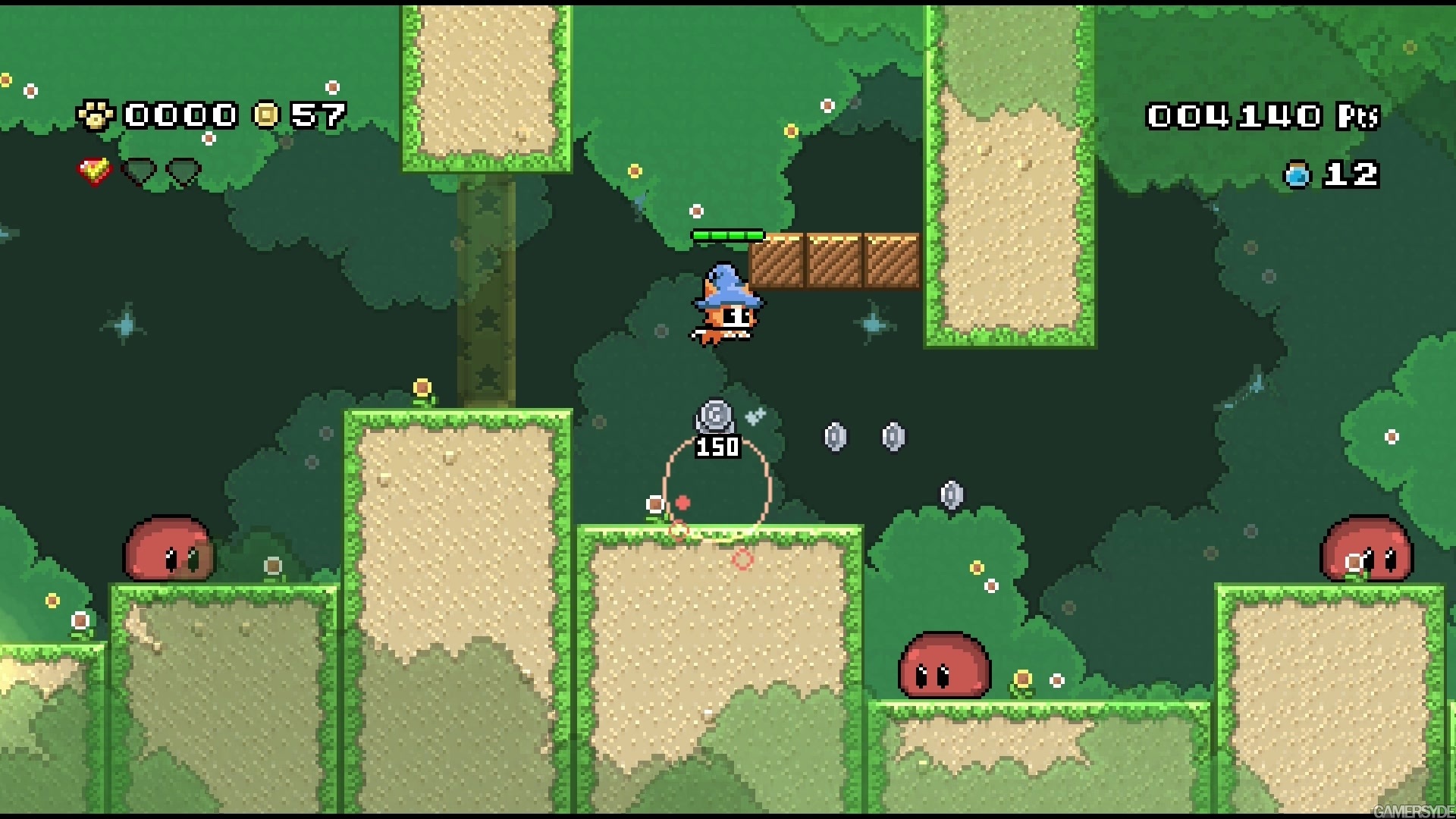Click the green health bar above the fox
1456x819 pixels.
point(728,234)
